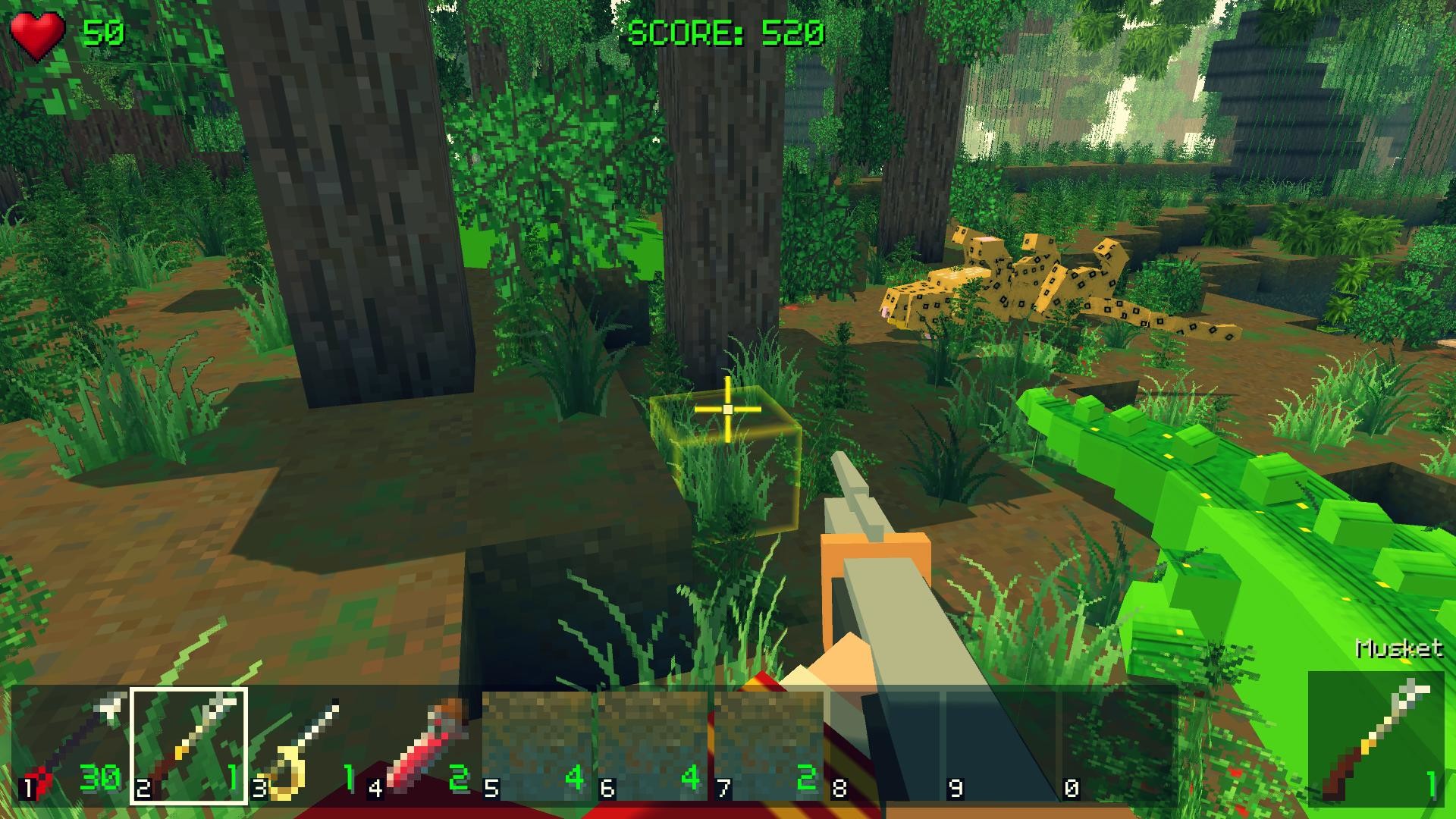Click the Musket weapon name label
1456x819 pixels.
click(x=1399, y=650)
